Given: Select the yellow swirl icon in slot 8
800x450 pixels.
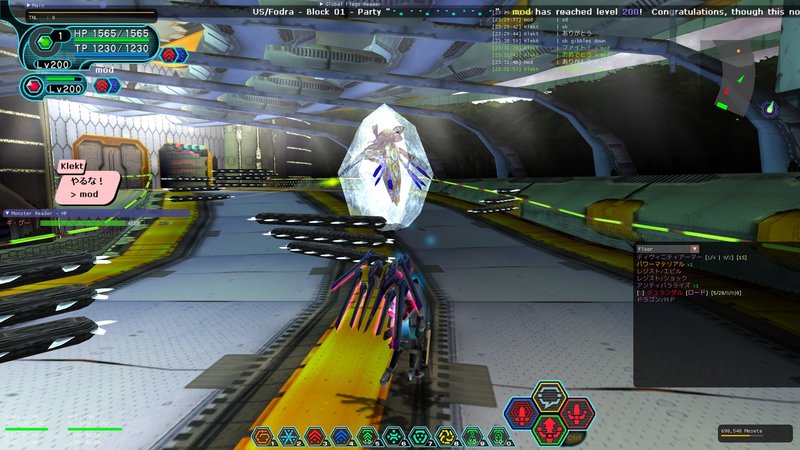Looking at the screenshot, I should point(445,436).
